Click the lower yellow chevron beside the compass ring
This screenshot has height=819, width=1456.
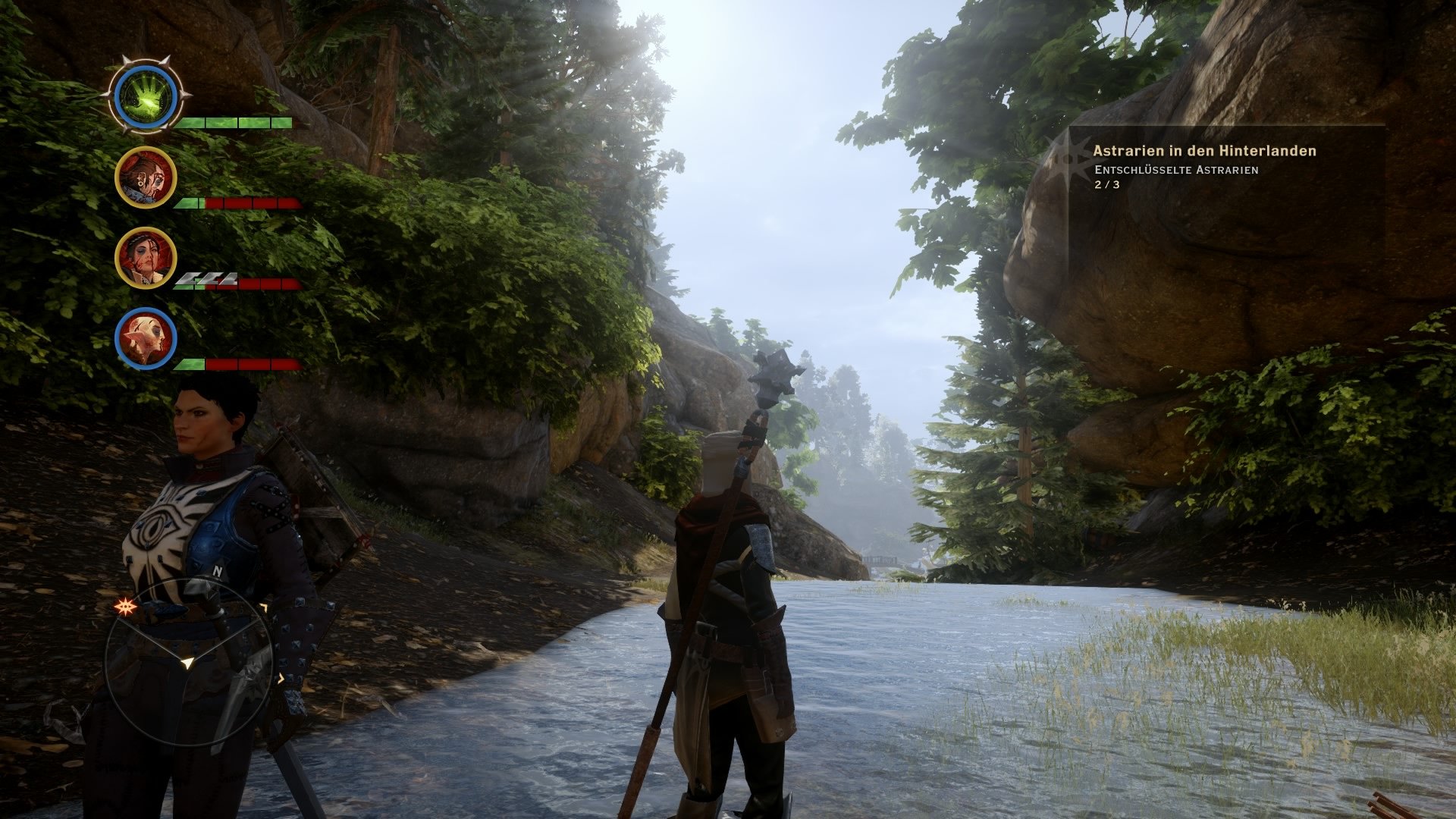[x=281, y=679]
